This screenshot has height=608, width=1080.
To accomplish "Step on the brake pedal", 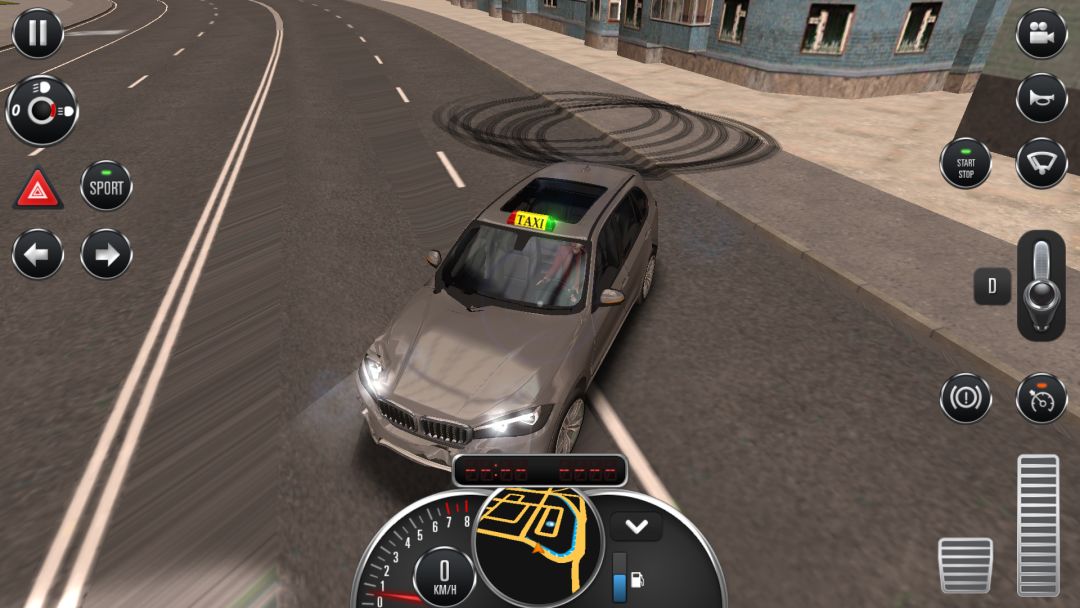I will 965,565.
